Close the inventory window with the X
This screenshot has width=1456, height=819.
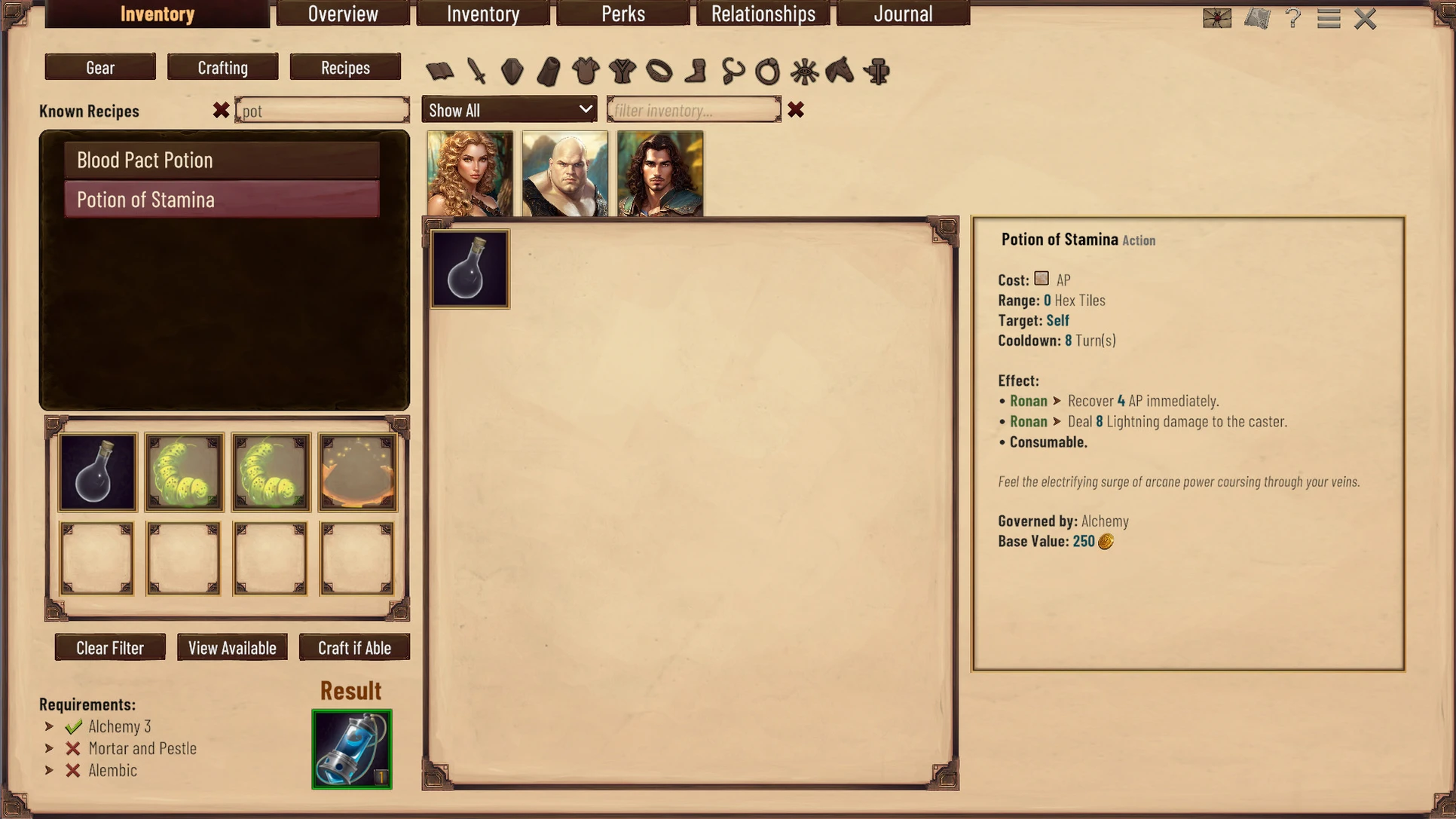click(1365, 19)
